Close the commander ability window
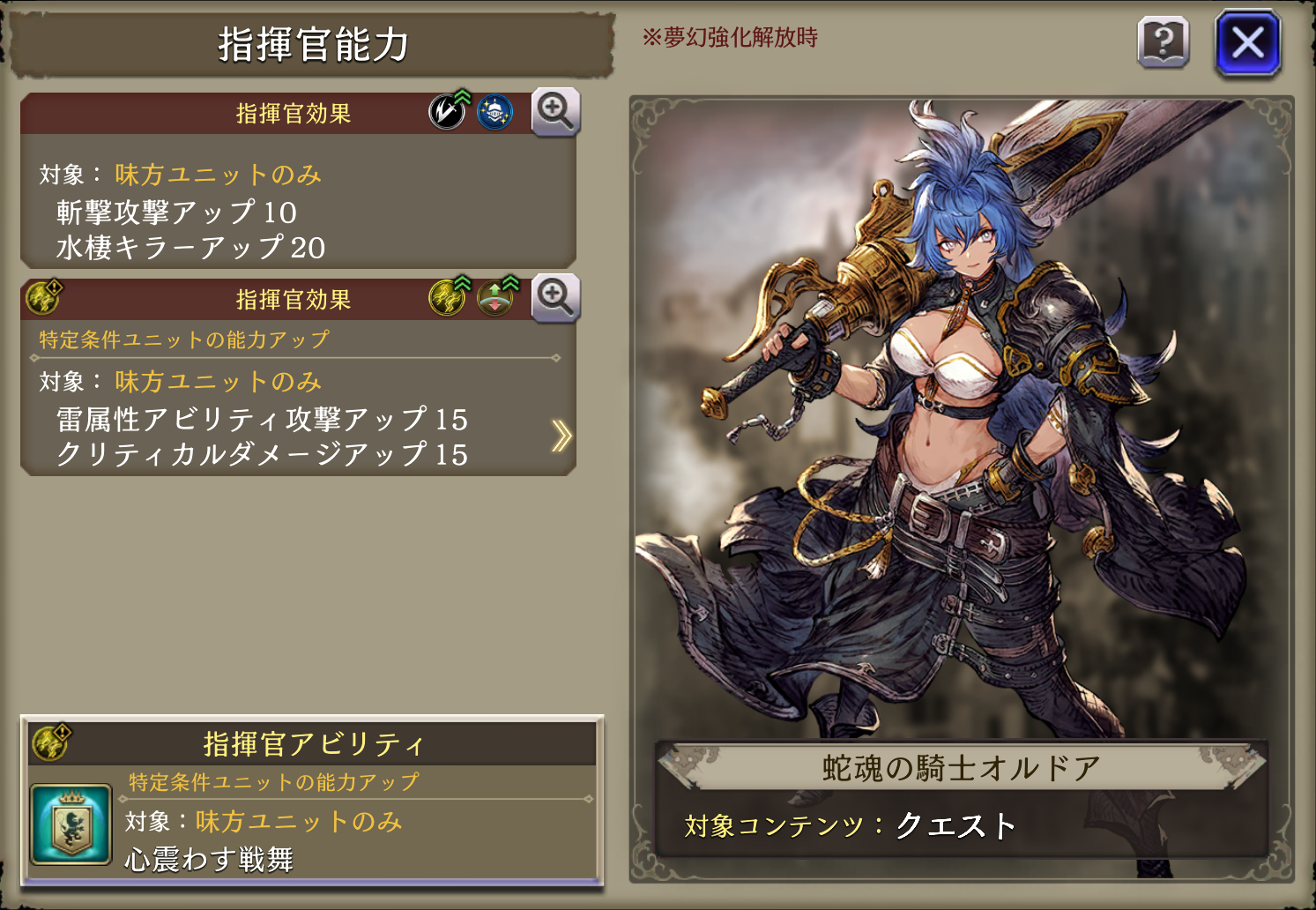This screenshot has width=1316, height=910. point(1247,42)
